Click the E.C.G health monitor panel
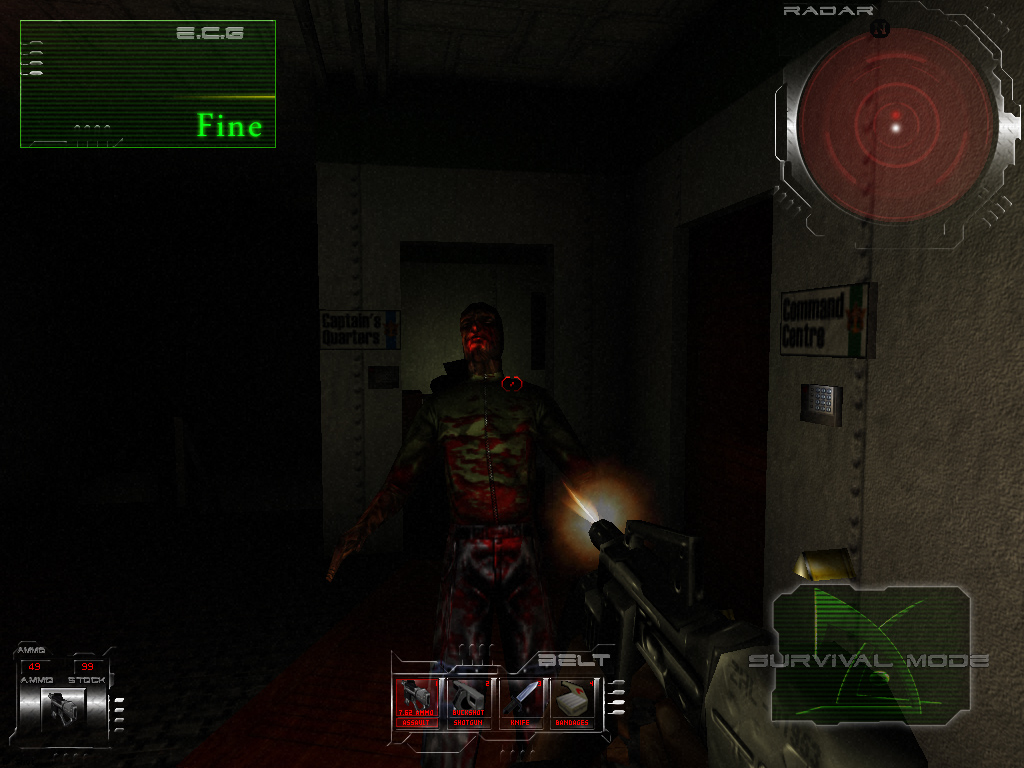1024x768 pixels. click(147, 84)
